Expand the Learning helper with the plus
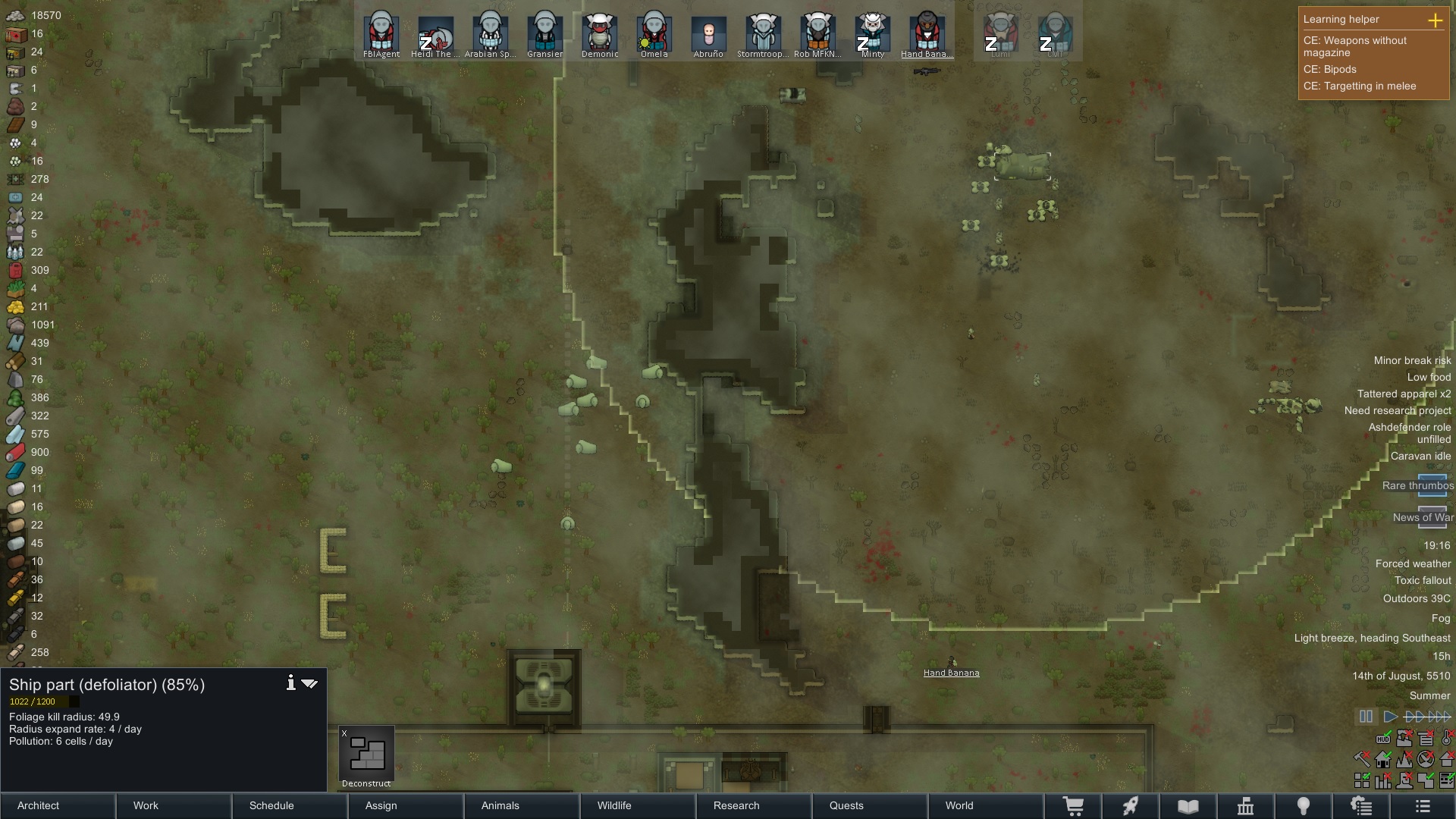1456x819 pixels. (1436, 20)
